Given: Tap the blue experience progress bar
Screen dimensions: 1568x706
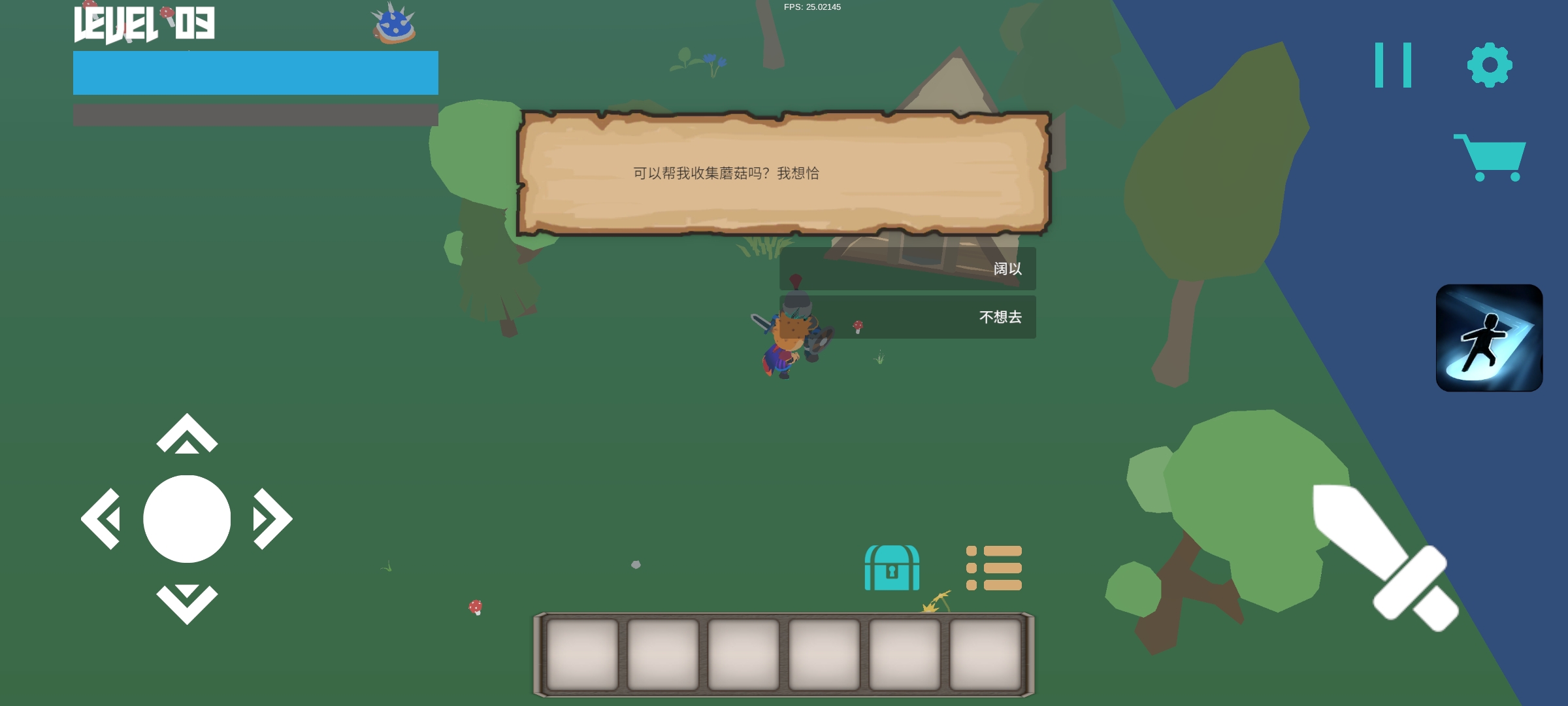Looking at the screenshot, I should pos(255,73).
